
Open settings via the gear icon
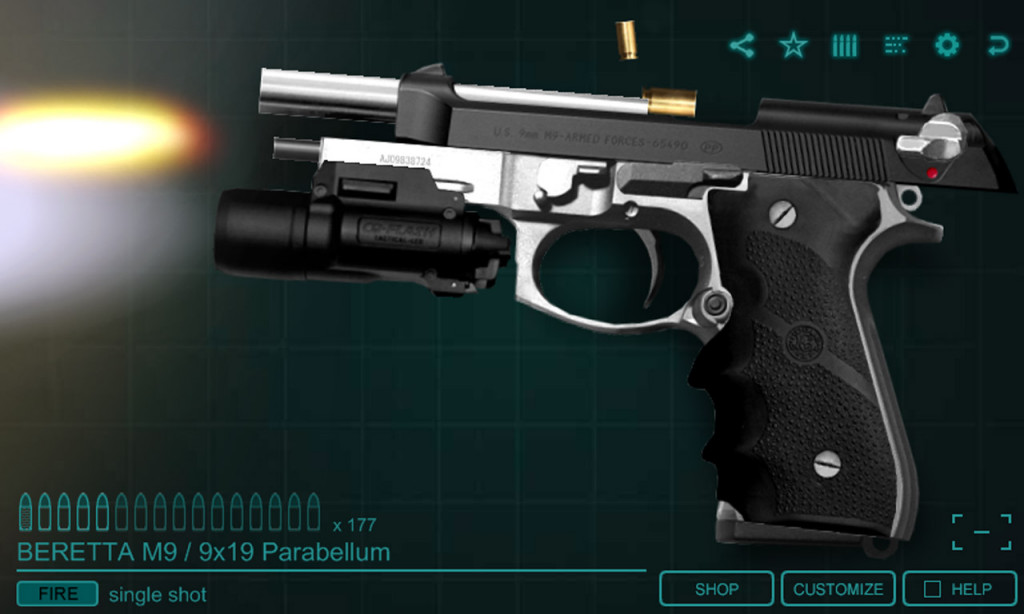click(946, 45)
